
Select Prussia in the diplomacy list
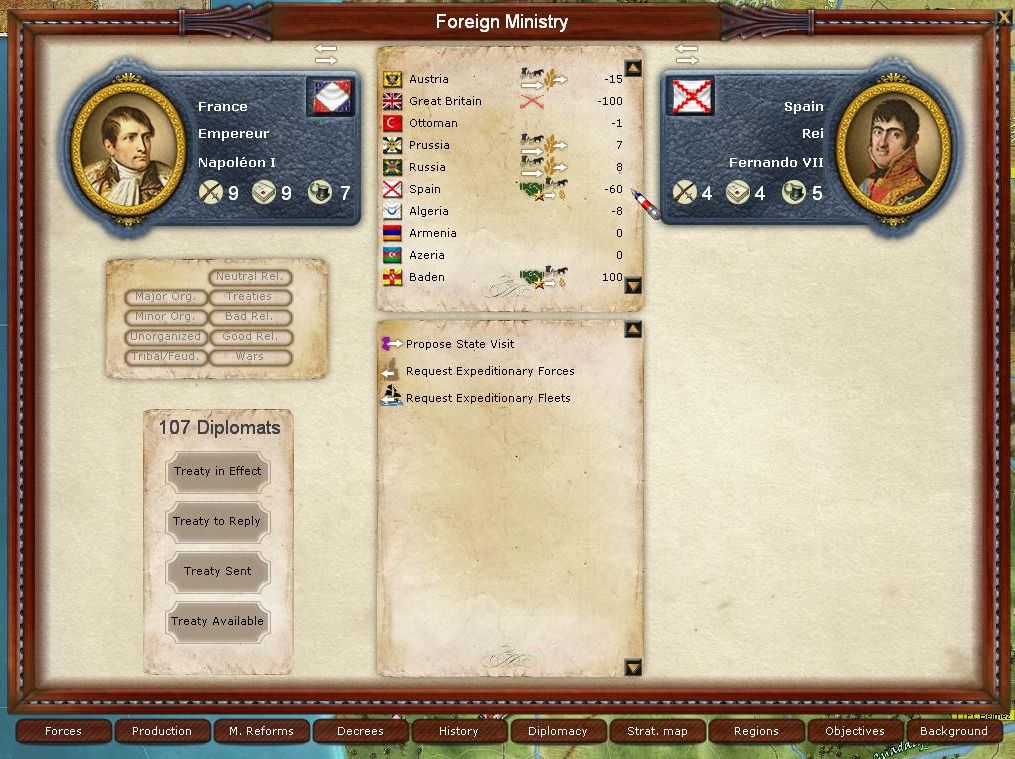tap(429, 145)
